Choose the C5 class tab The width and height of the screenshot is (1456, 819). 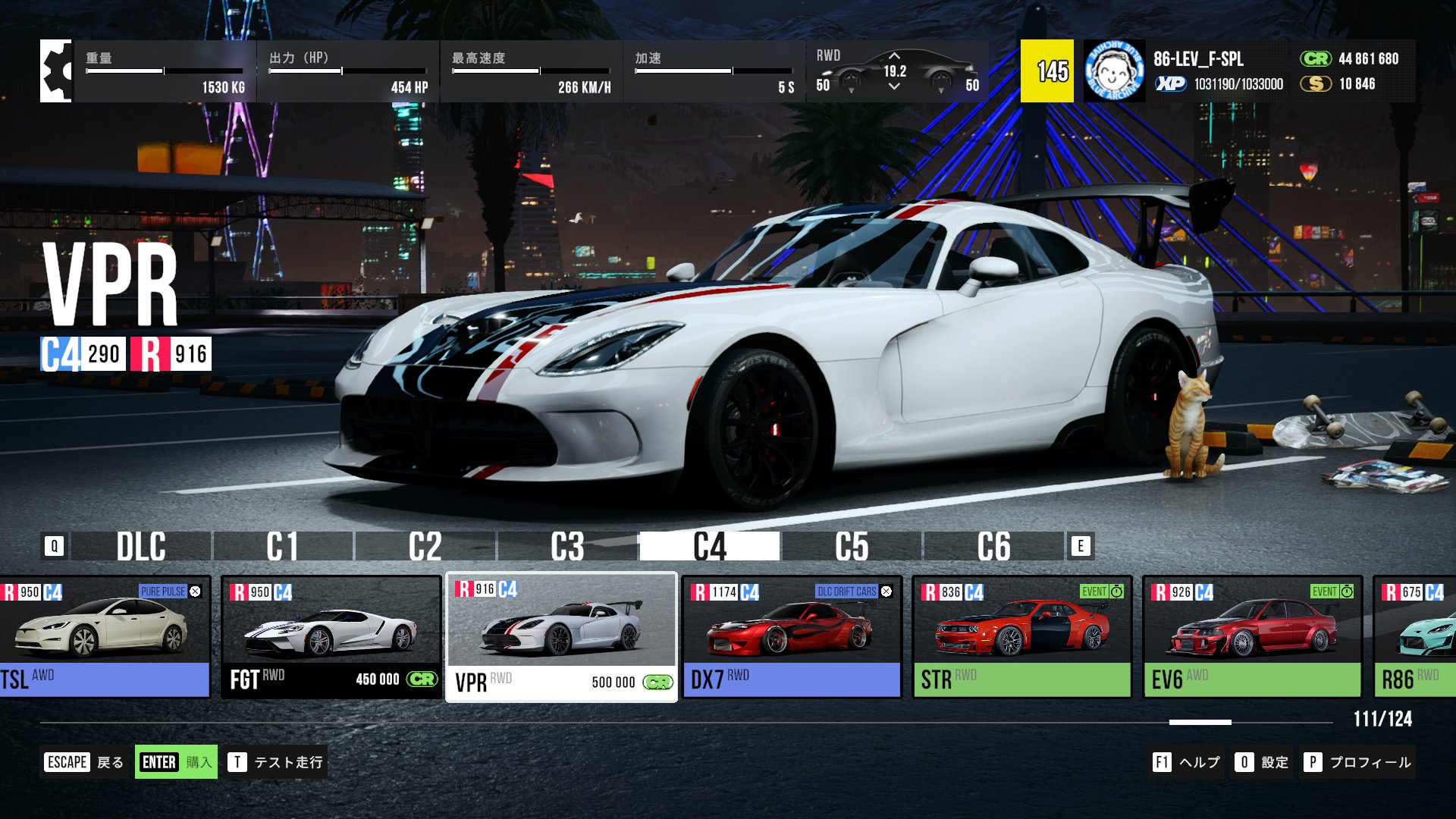click(x=852, y=546)
